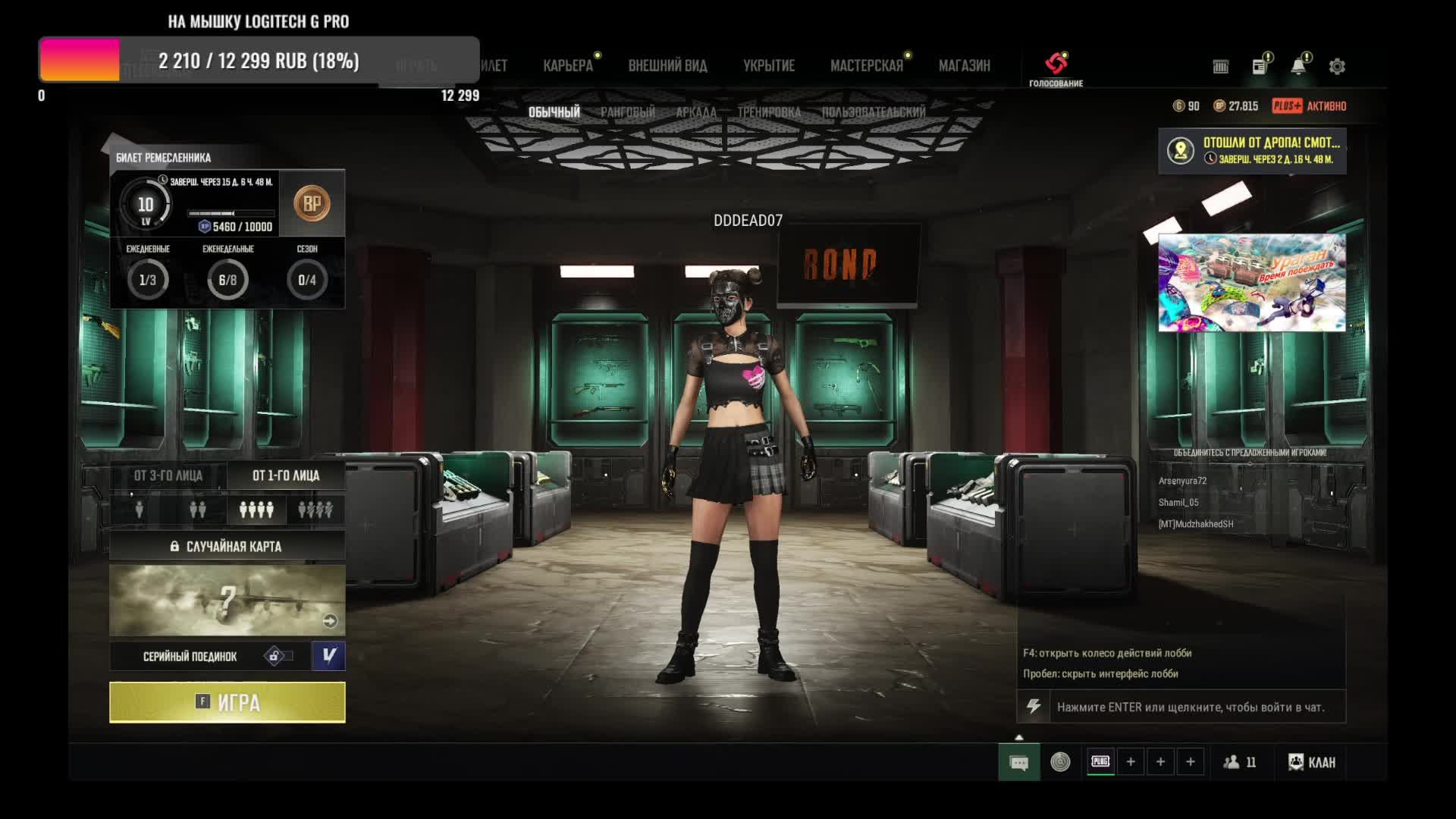The height and width of the screenshot is (819, 1456).
Task: Open the КЛАН panel
Action: [x=1312, y=762]
